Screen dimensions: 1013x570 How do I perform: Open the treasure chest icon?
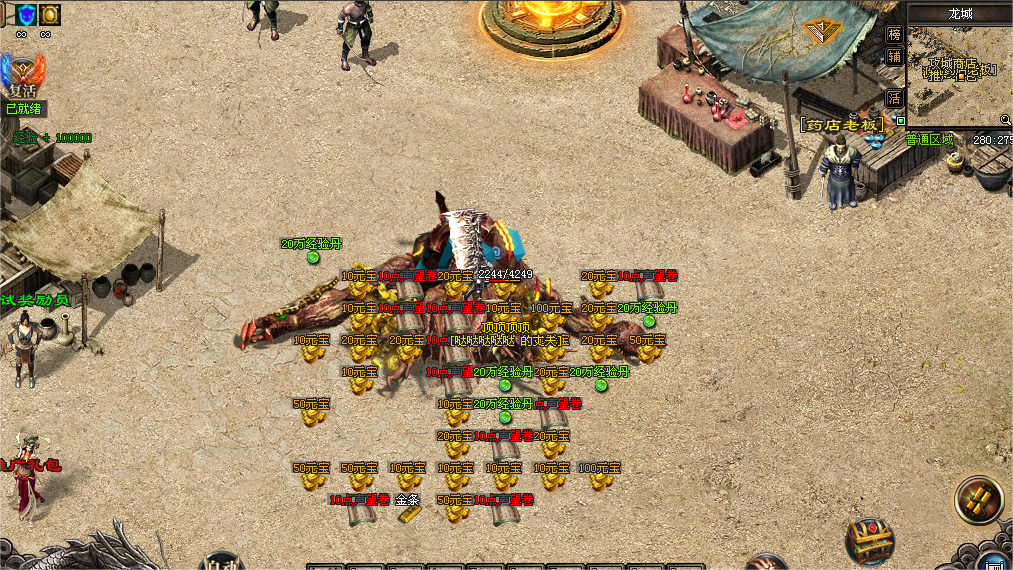[x=869, y=540]
